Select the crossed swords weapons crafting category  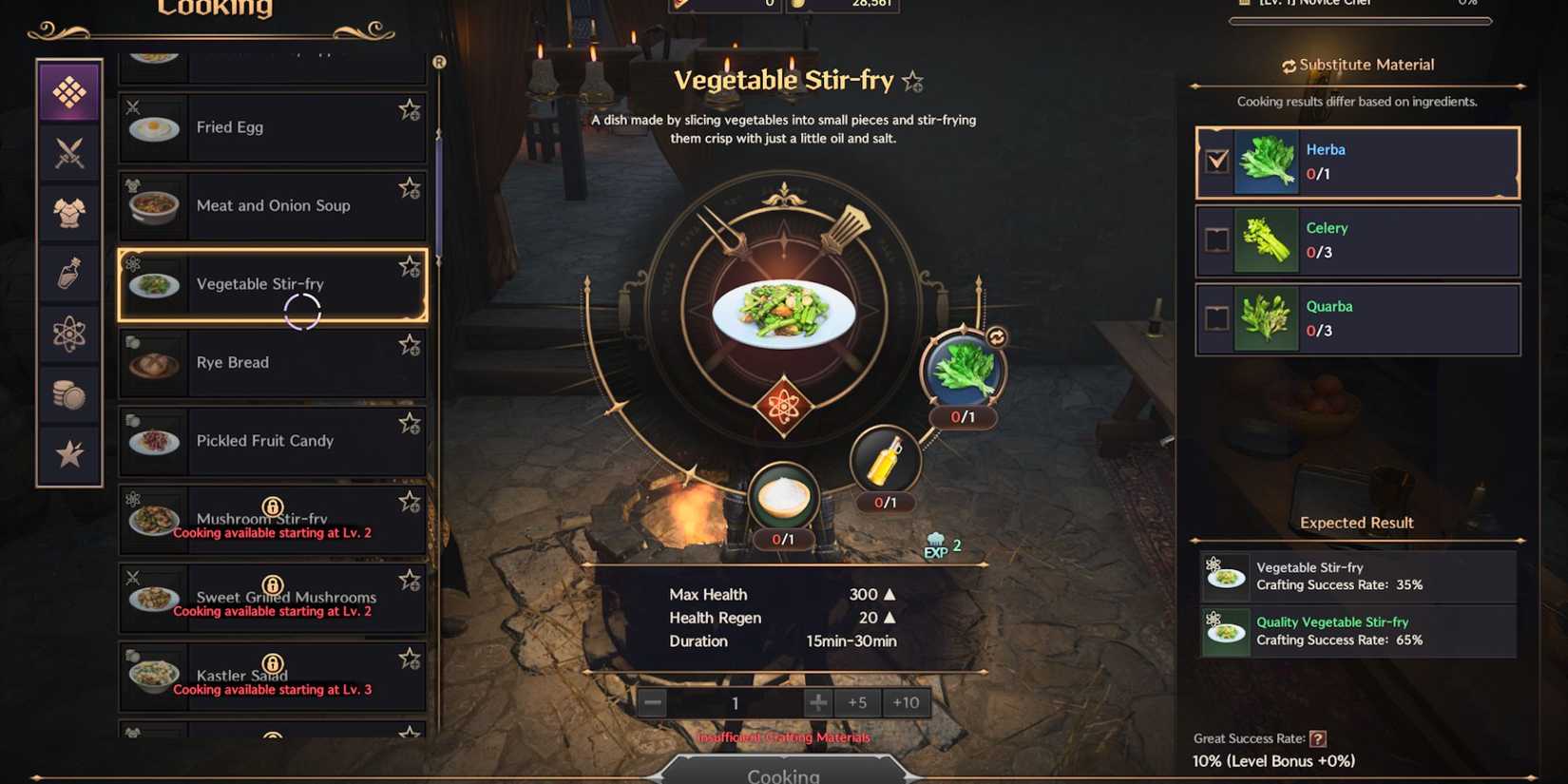pyautogui.click(x=67, y=152)
